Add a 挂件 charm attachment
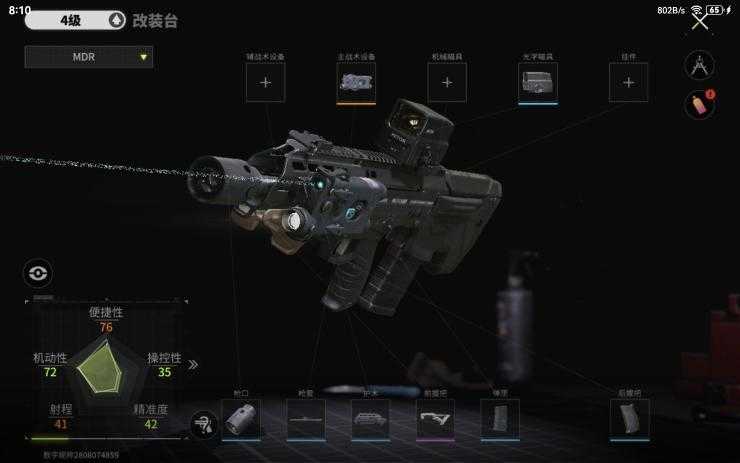 pos(628,83)
